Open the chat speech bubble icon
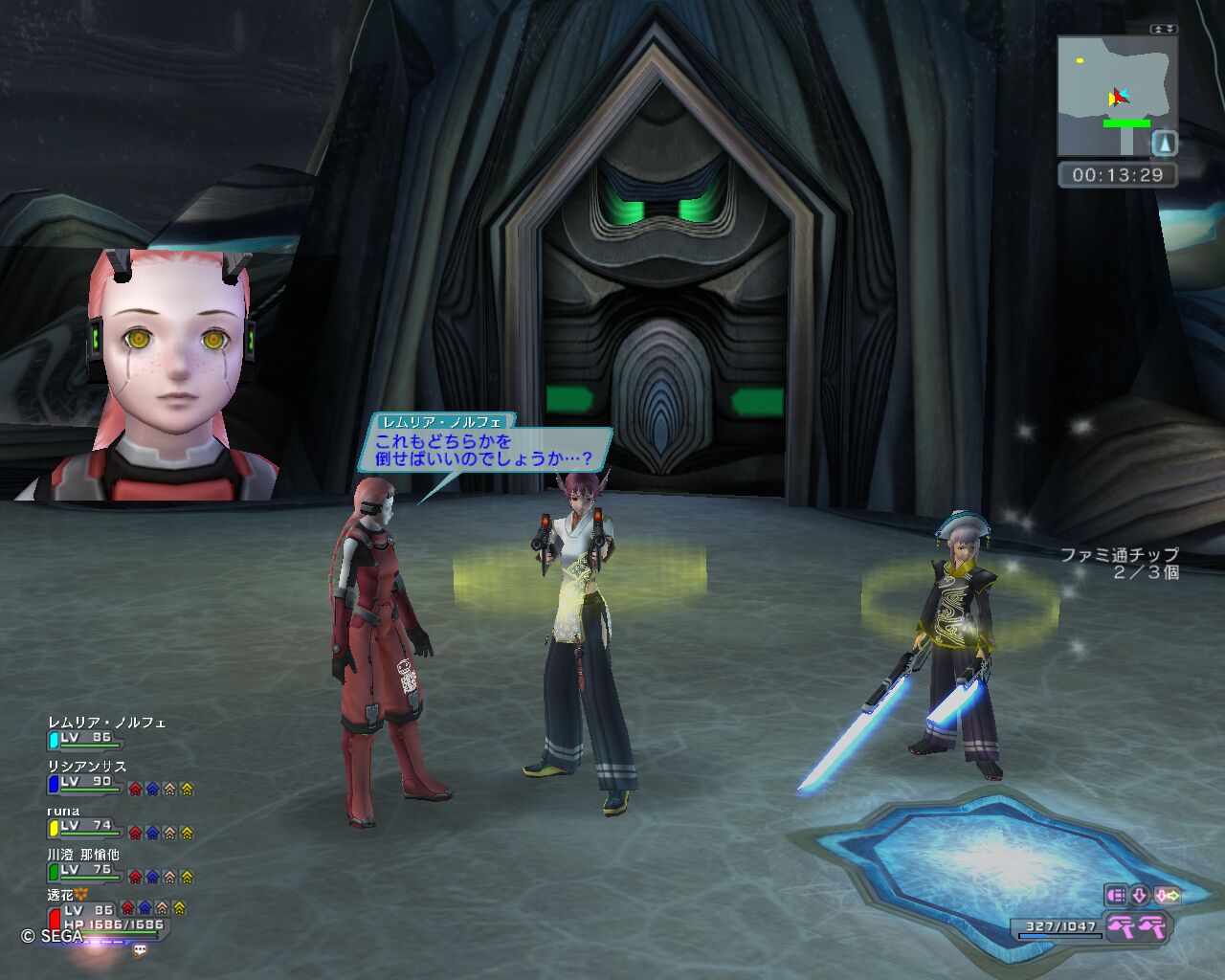 141,950
